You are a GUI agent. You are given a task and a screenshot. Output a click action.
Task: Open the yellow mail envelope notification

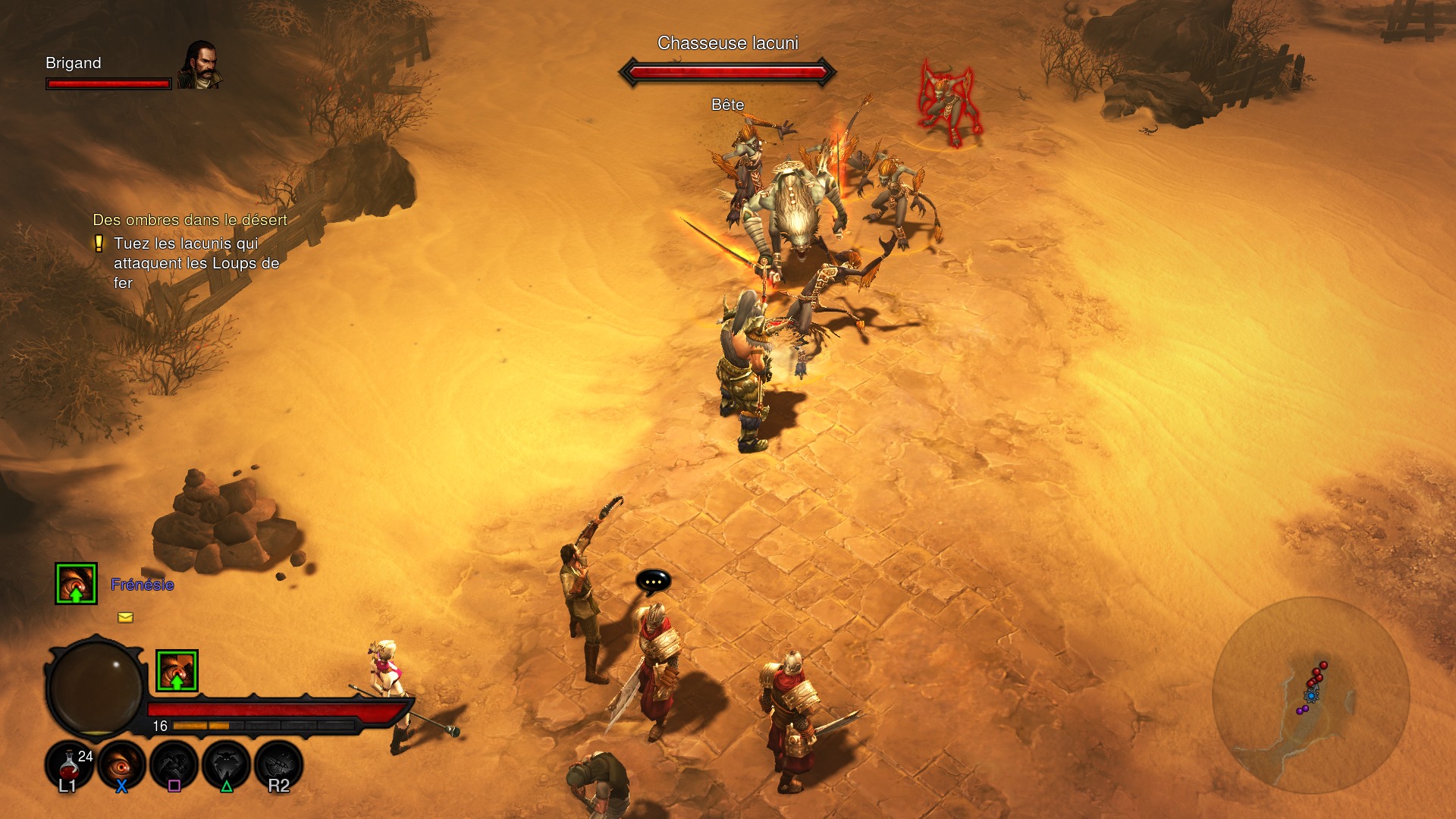[125, 617]
